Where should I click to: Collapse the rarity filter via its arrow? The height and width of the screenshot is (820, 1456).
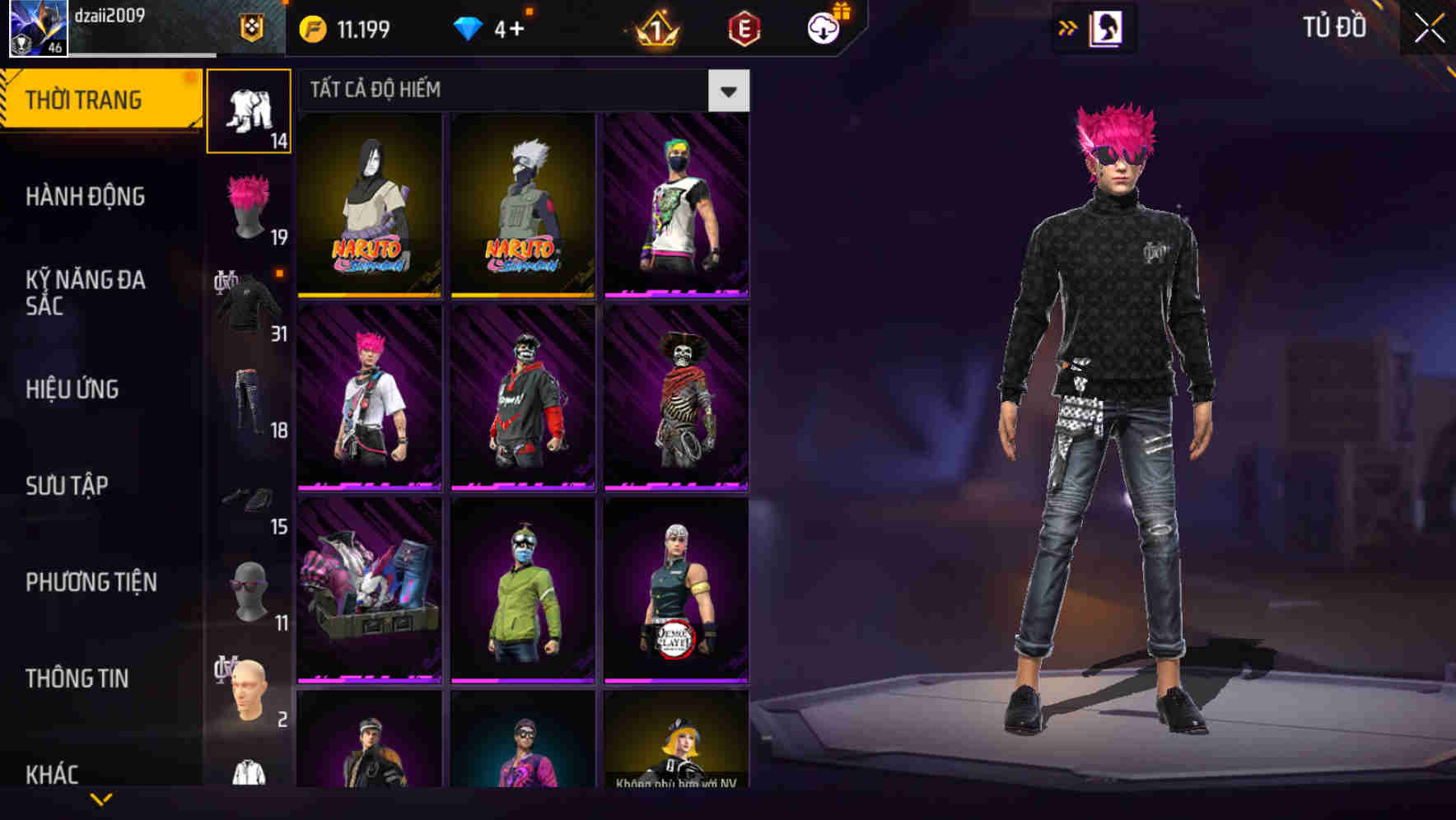730,91
